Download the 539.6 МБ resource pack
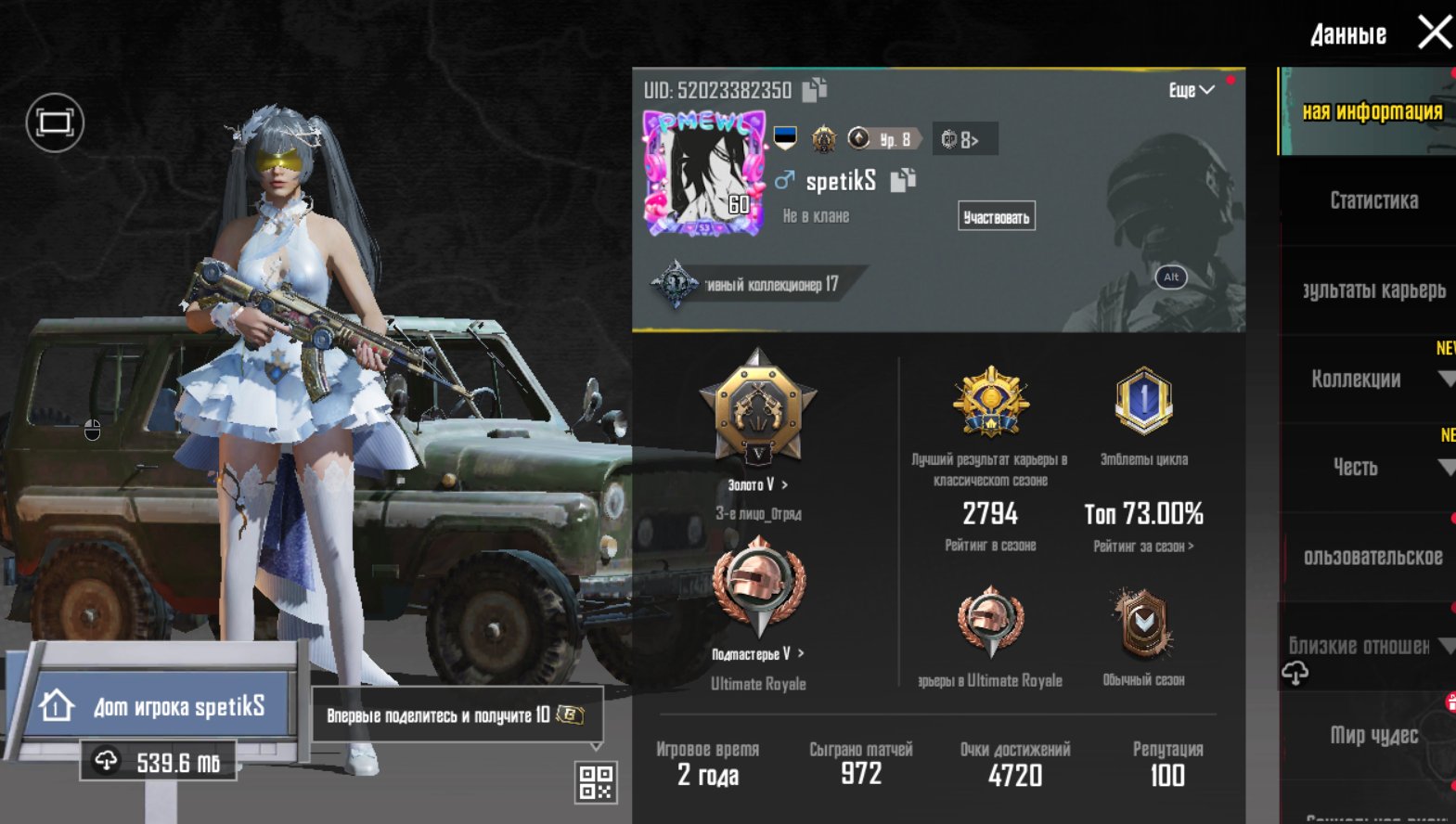 [158, 762]
